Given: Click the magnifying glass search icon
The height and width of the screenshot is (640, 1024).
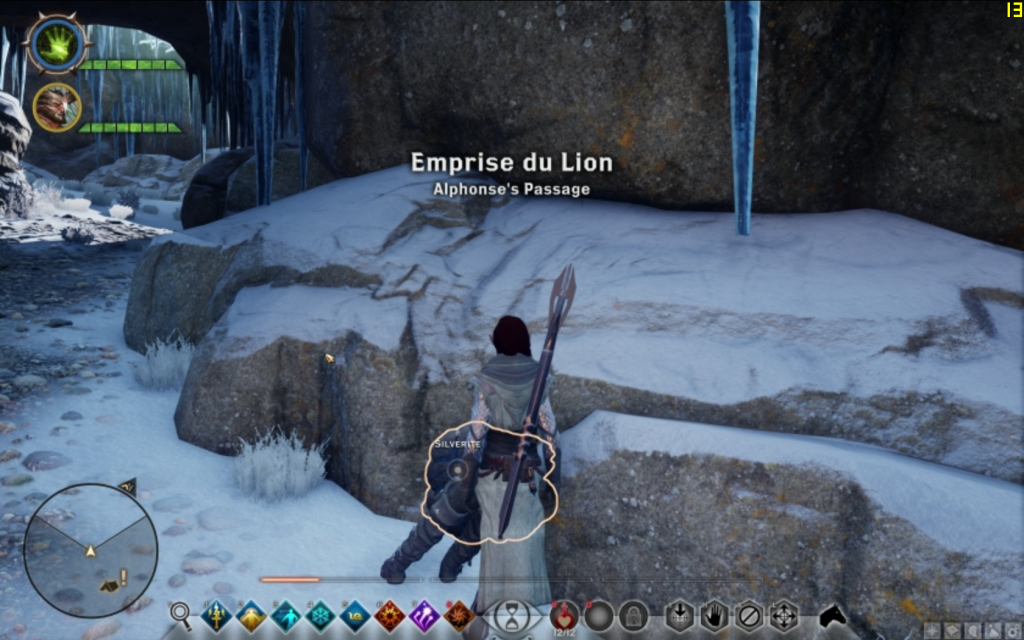Looking at the screenshot, I should [181, 613].
